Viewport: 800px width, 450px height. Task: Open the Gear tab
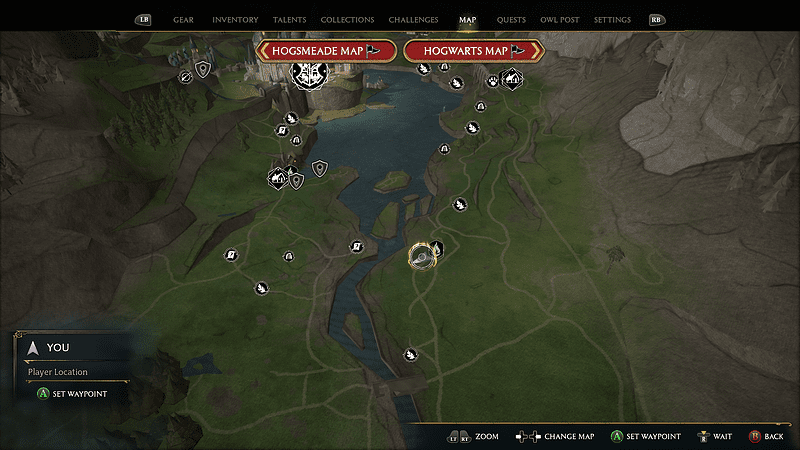pyautogui.click(x=183, y=20)
